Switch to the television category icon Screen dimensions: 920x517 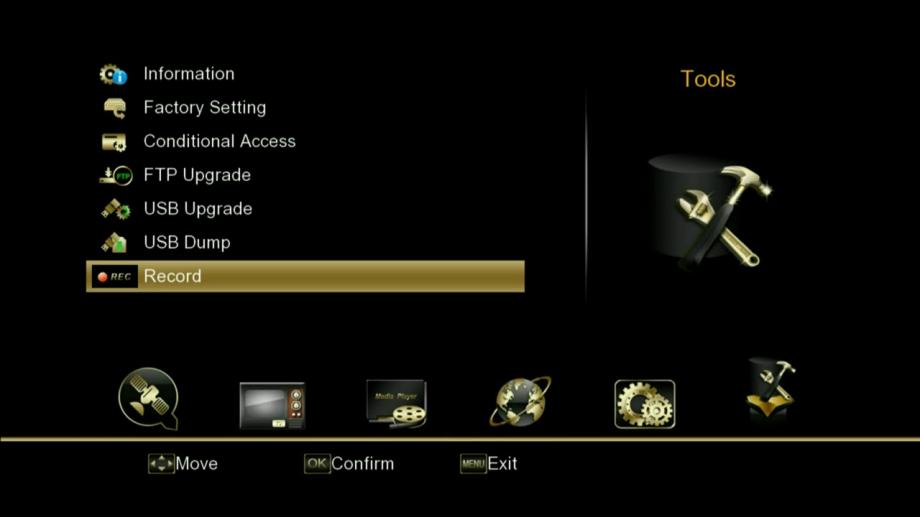click(x=272, y=405)
